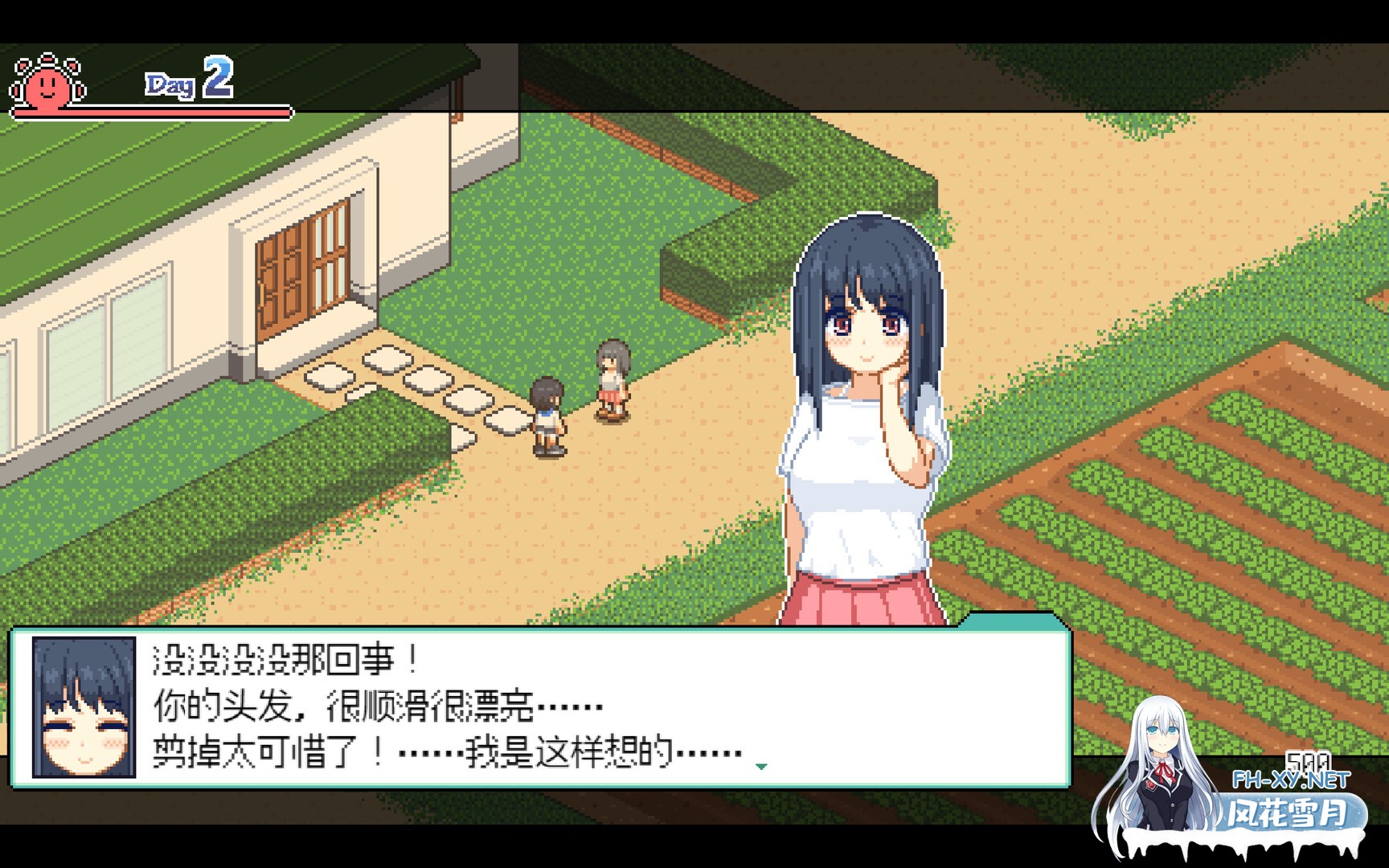Click the red sun weather icon
This screenshot has height=868, width=1389.
47,82
